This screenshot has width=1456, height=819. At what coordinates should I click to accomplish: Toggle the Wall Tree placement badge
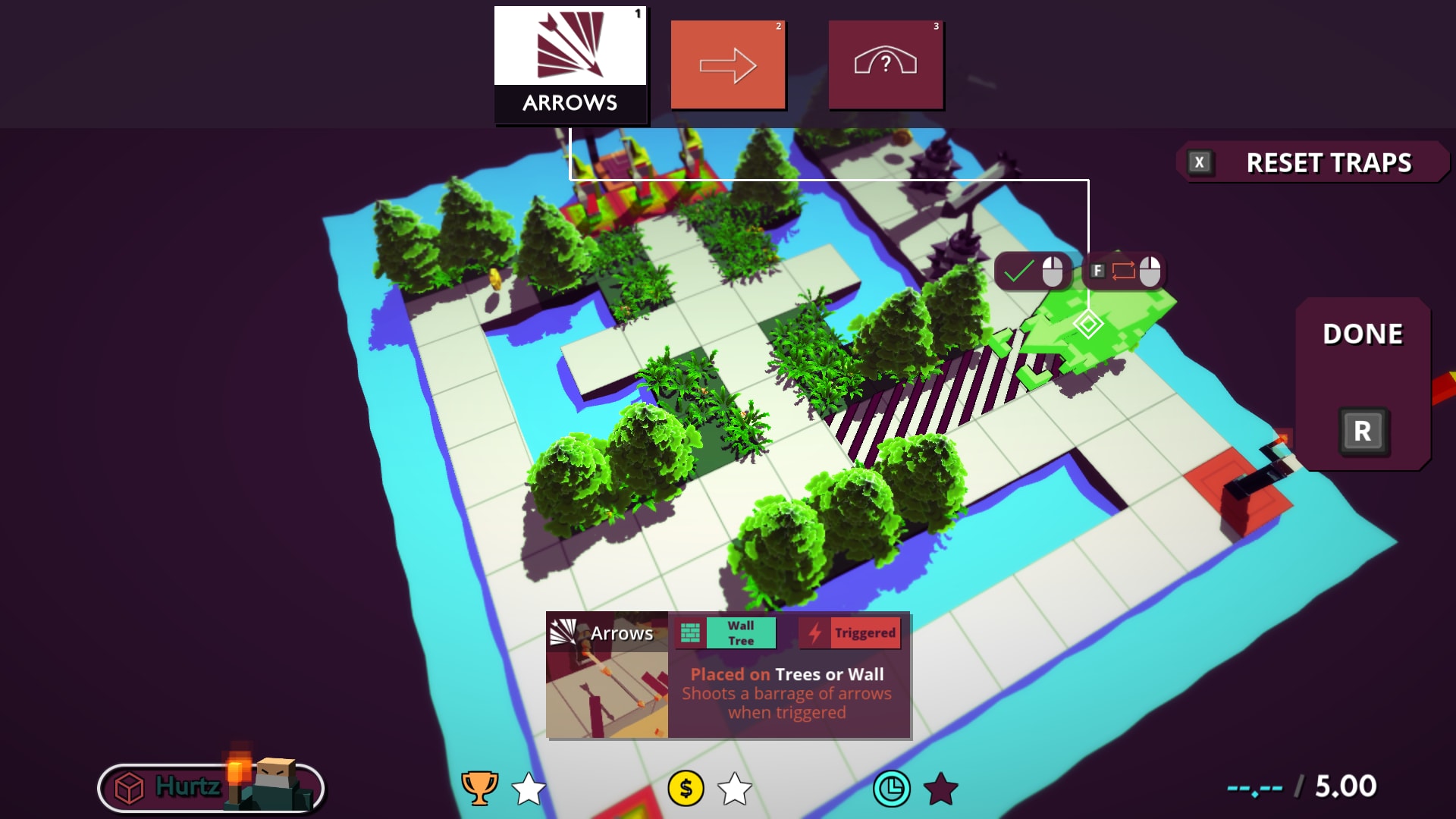click(x=741, y=632)
